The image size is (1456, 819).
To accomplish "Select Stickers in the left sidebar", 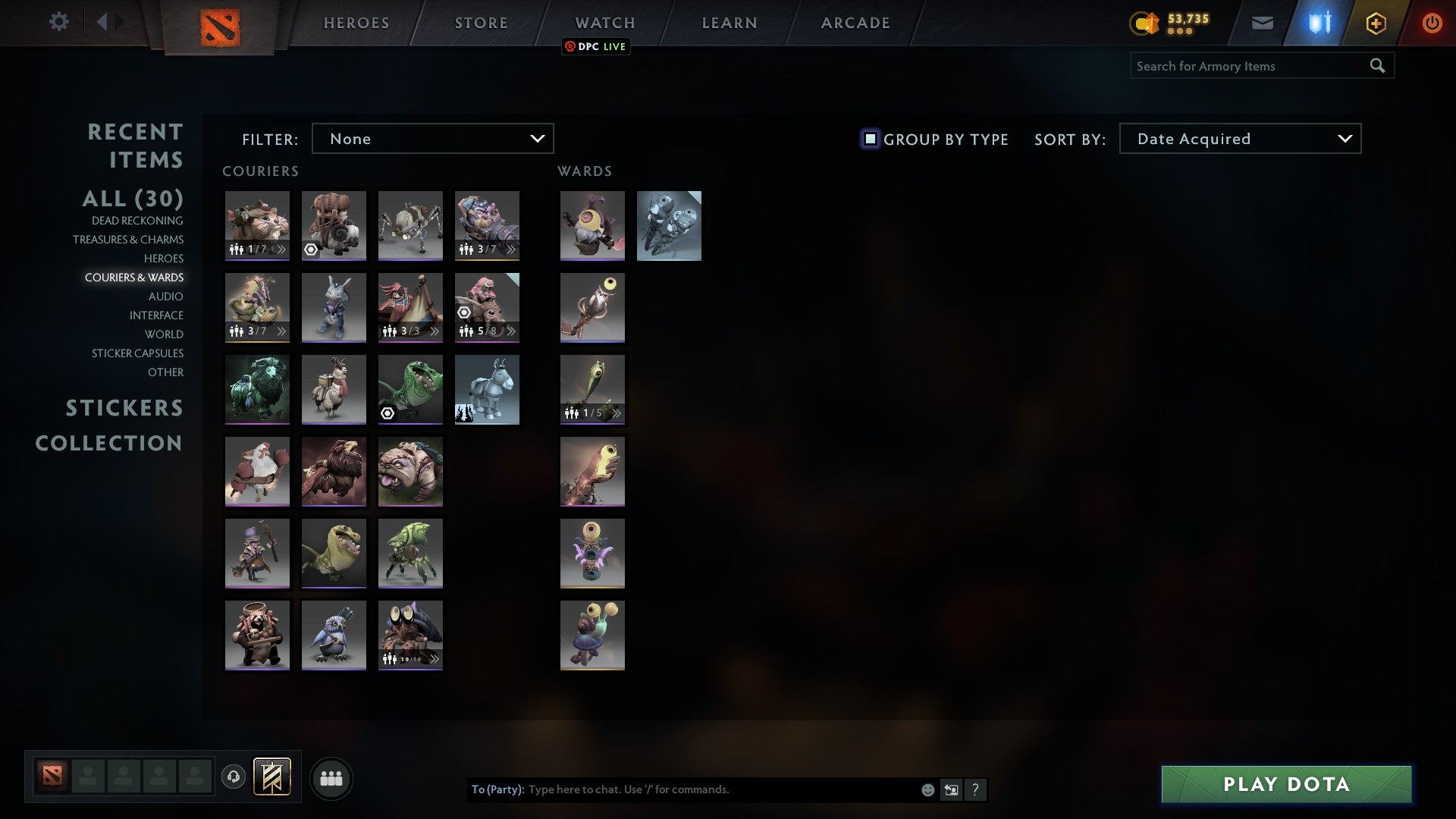I will [x=124, y=408].
